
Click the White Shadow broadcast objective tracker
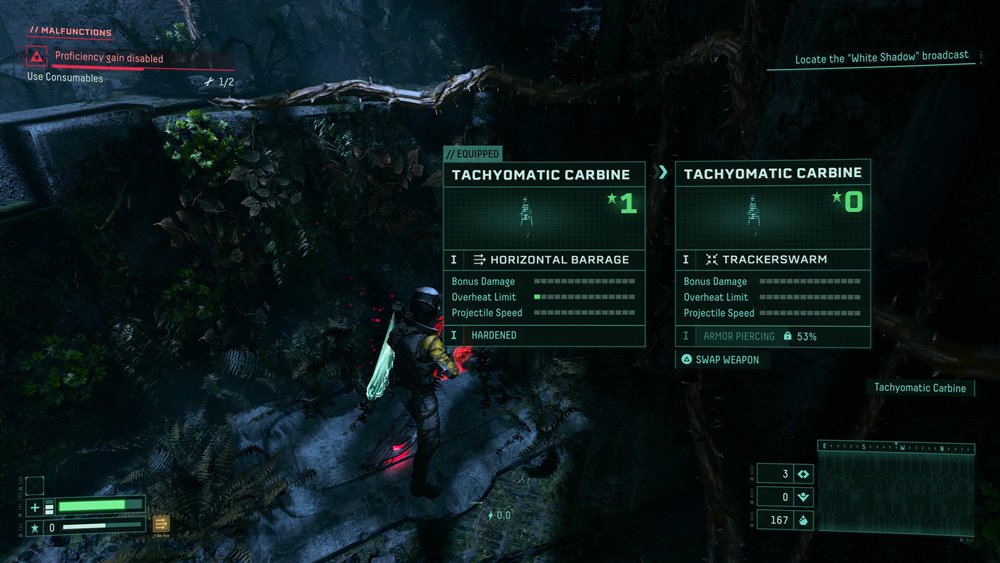pyautogui.click(x=880, y=58)
